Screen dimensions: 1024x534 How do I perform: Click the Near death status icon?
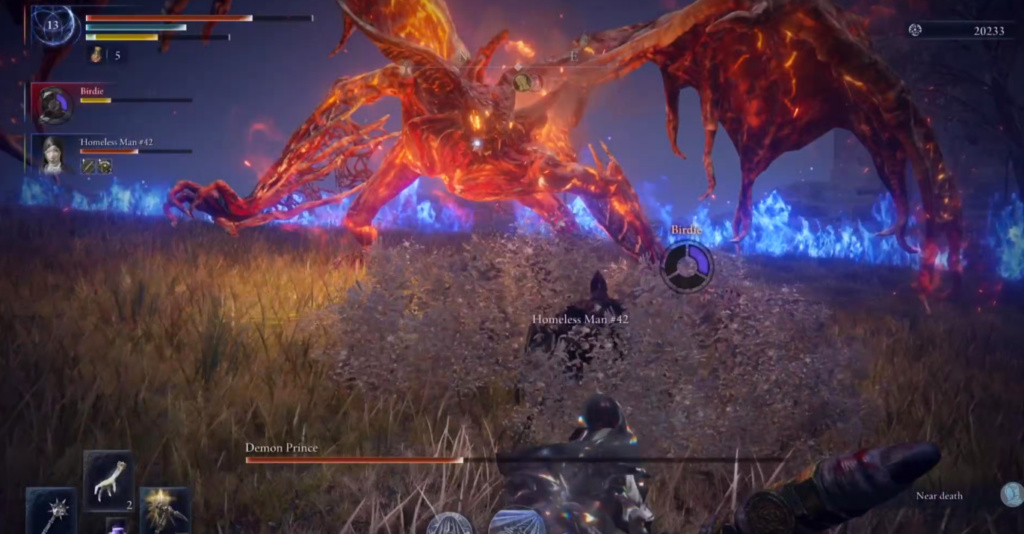(x=1011, y=495)
